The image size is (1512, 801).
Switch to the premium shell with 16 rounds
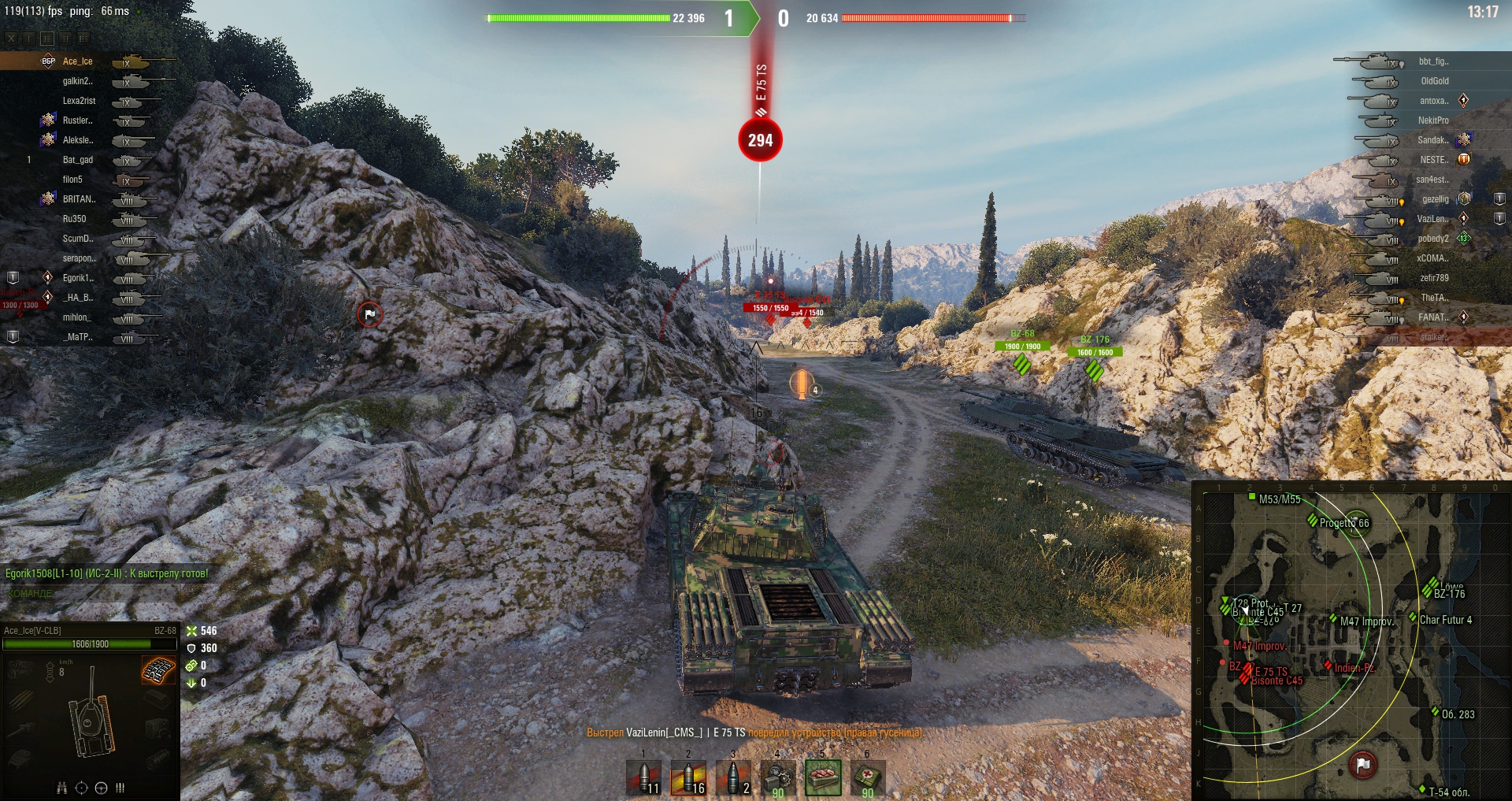pyautogui.click(x=688, y=777)
